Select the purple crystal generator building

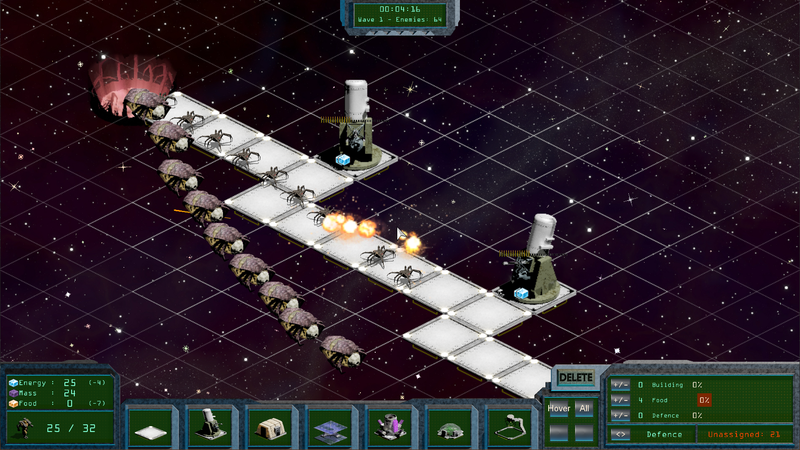click(x=389, y=427)
